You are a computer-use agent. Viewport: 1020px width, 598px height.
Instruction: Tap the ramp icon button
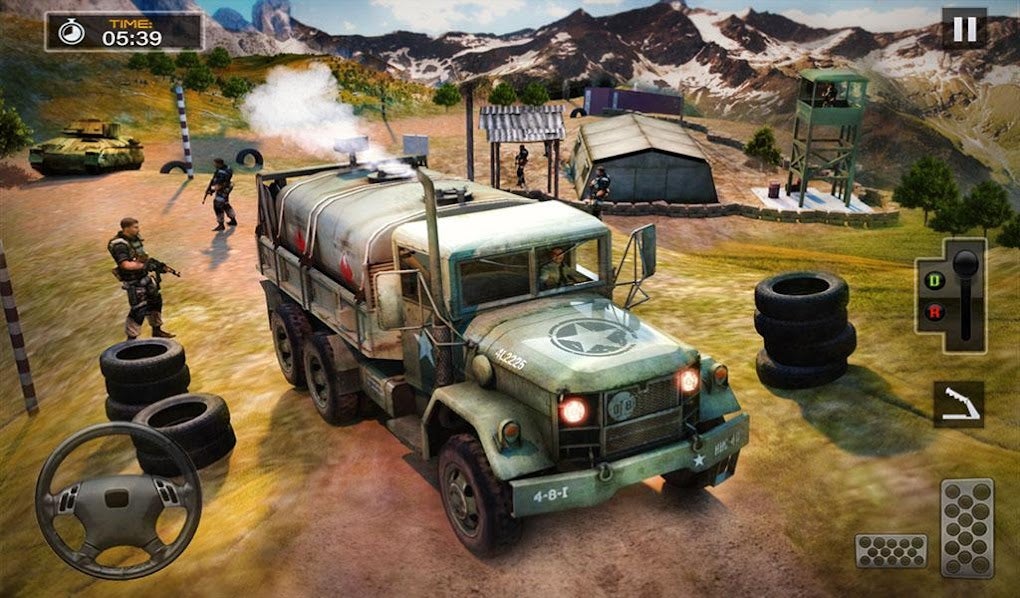point(958,405)
